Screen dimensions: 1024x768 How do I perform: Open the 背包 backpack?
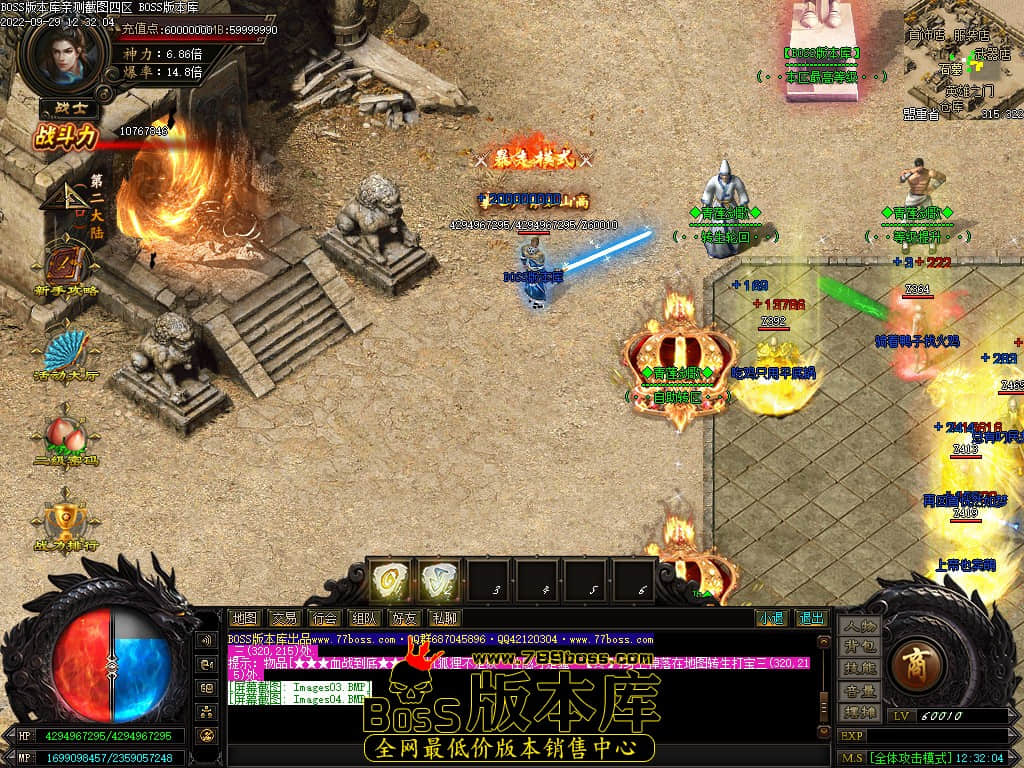point(859,647)
